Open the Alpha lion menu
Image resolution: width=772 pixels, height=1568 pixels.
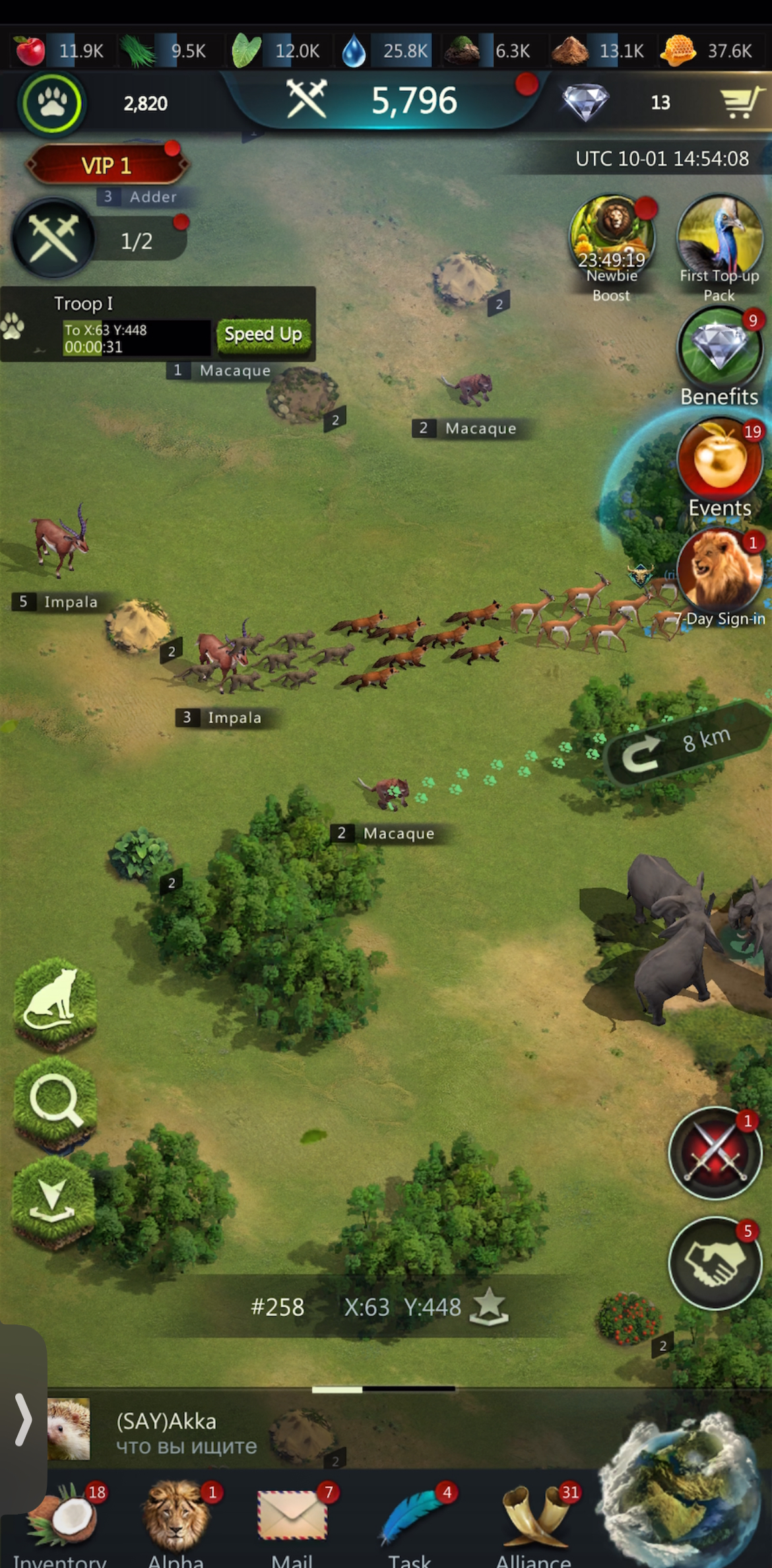tap(176, 1519)
